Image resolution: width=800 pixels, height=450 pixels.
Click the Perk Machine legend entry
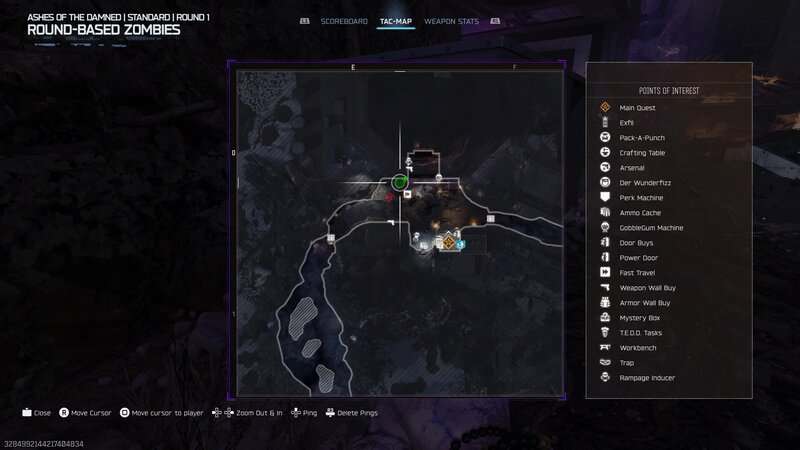(x=641, y=198)
